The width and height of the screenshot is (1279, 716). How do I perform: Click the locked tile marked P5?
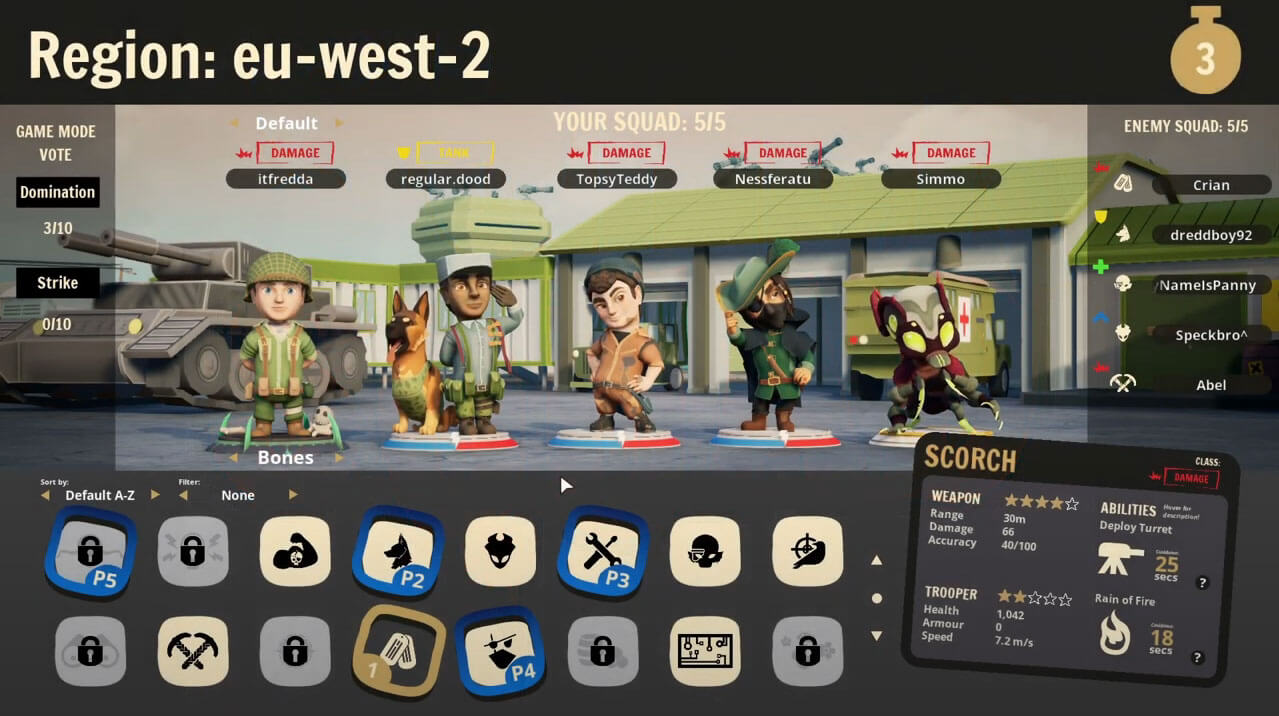pos(90,551)
